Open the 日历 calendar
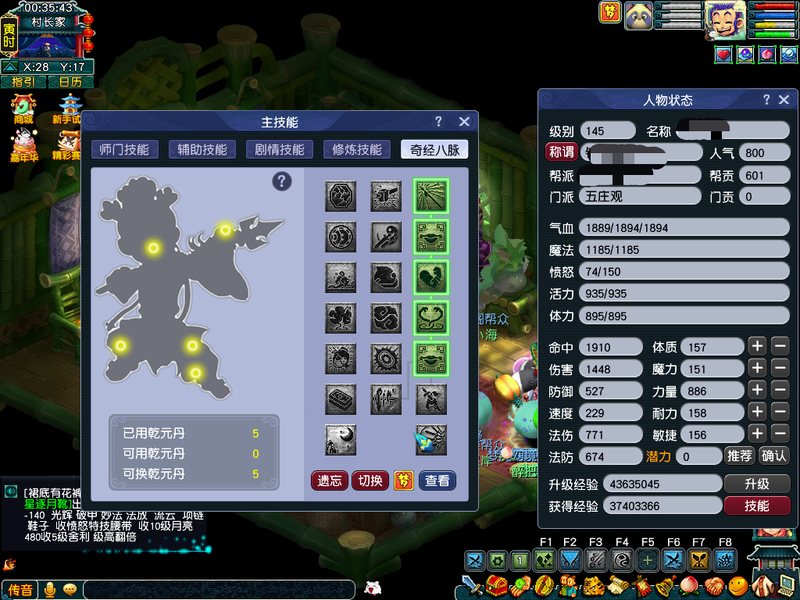Screen dimensions: 800x600 70,82
